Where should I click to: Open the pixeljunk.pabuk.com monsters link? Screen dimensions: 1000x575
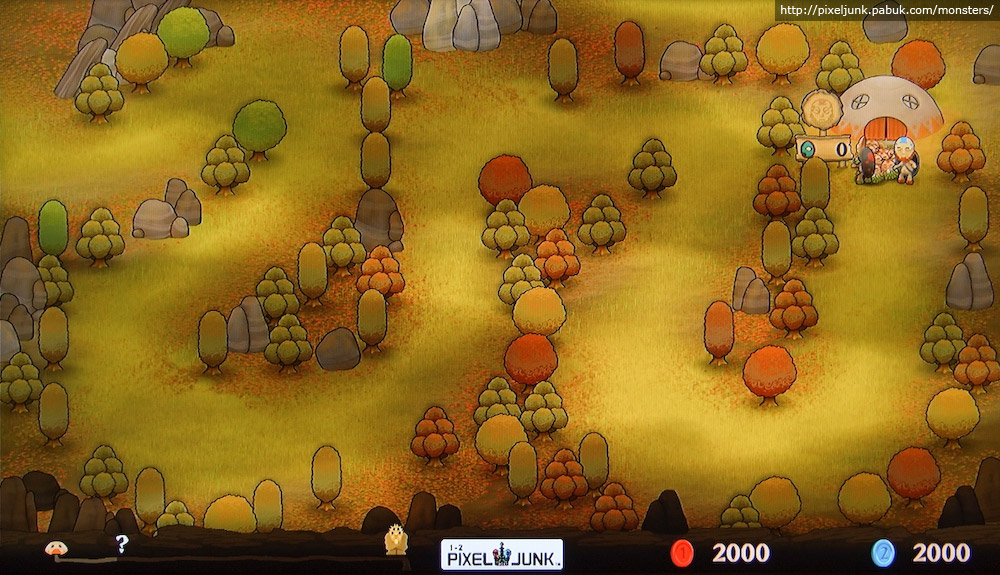(886, 11)
